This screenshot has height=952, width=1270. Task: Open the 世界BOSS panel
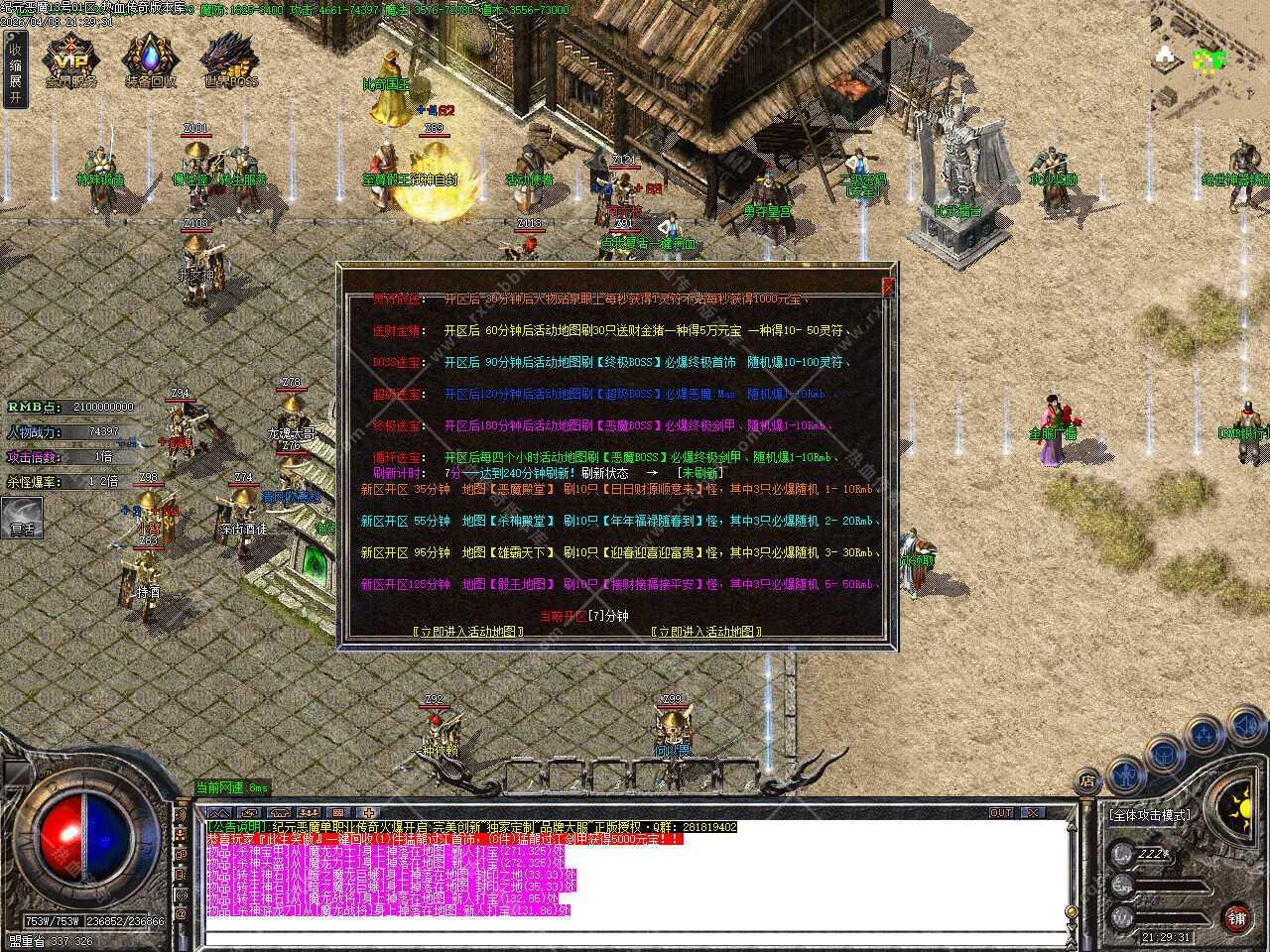(x=230, y=60)
